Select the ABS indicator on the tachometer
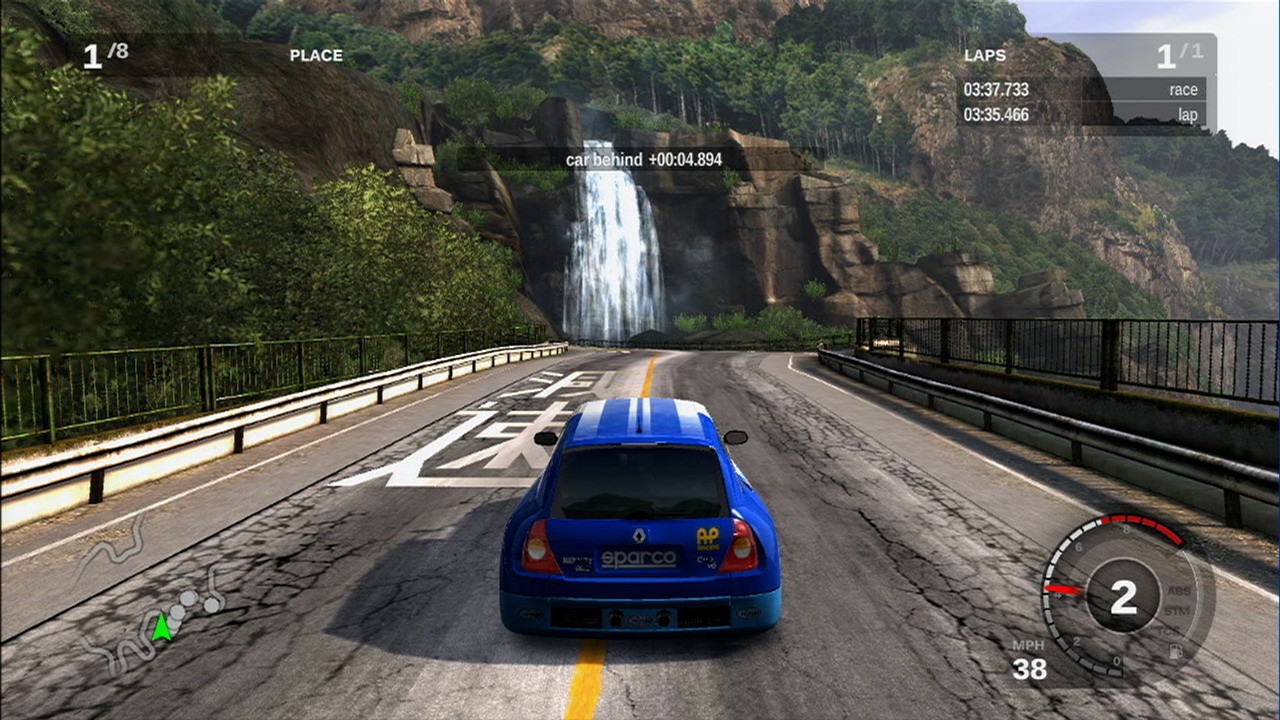The image size is (1280, 720). click(1178, 591)
